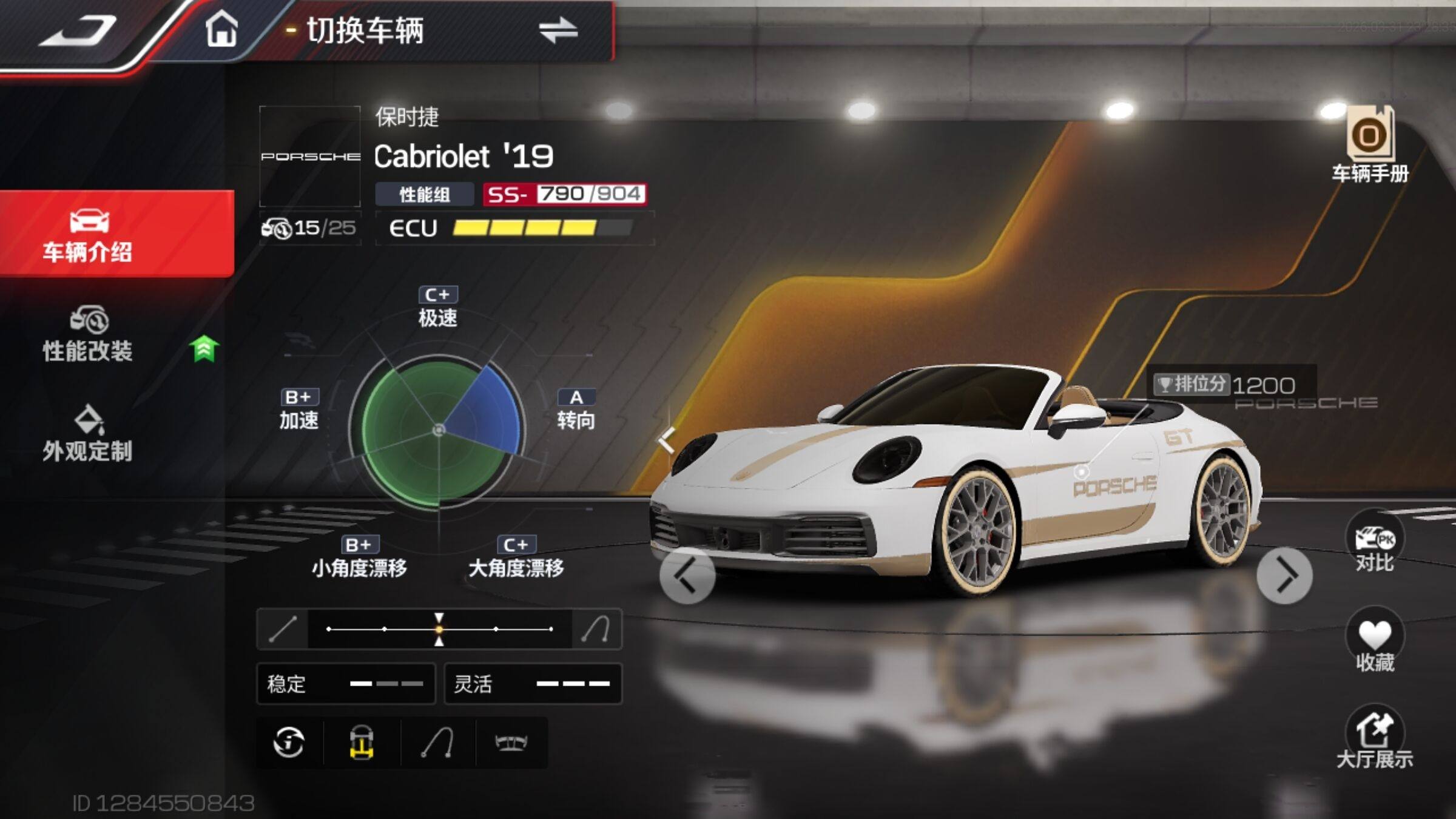
Task: Show the previous car with left arrow
Action: point(687,575)
